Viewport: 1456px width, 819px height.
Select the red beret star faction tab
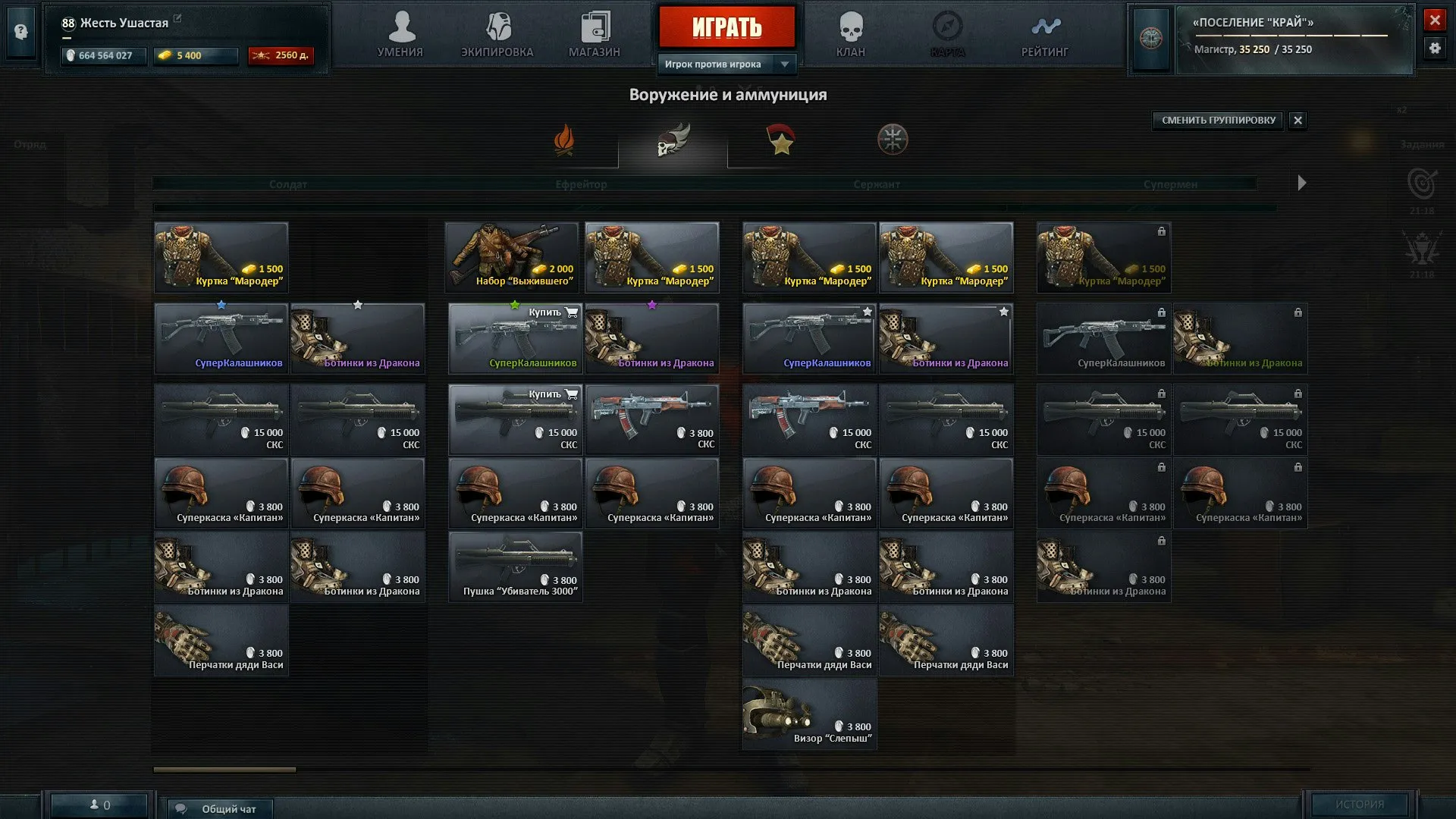[781, 140]
